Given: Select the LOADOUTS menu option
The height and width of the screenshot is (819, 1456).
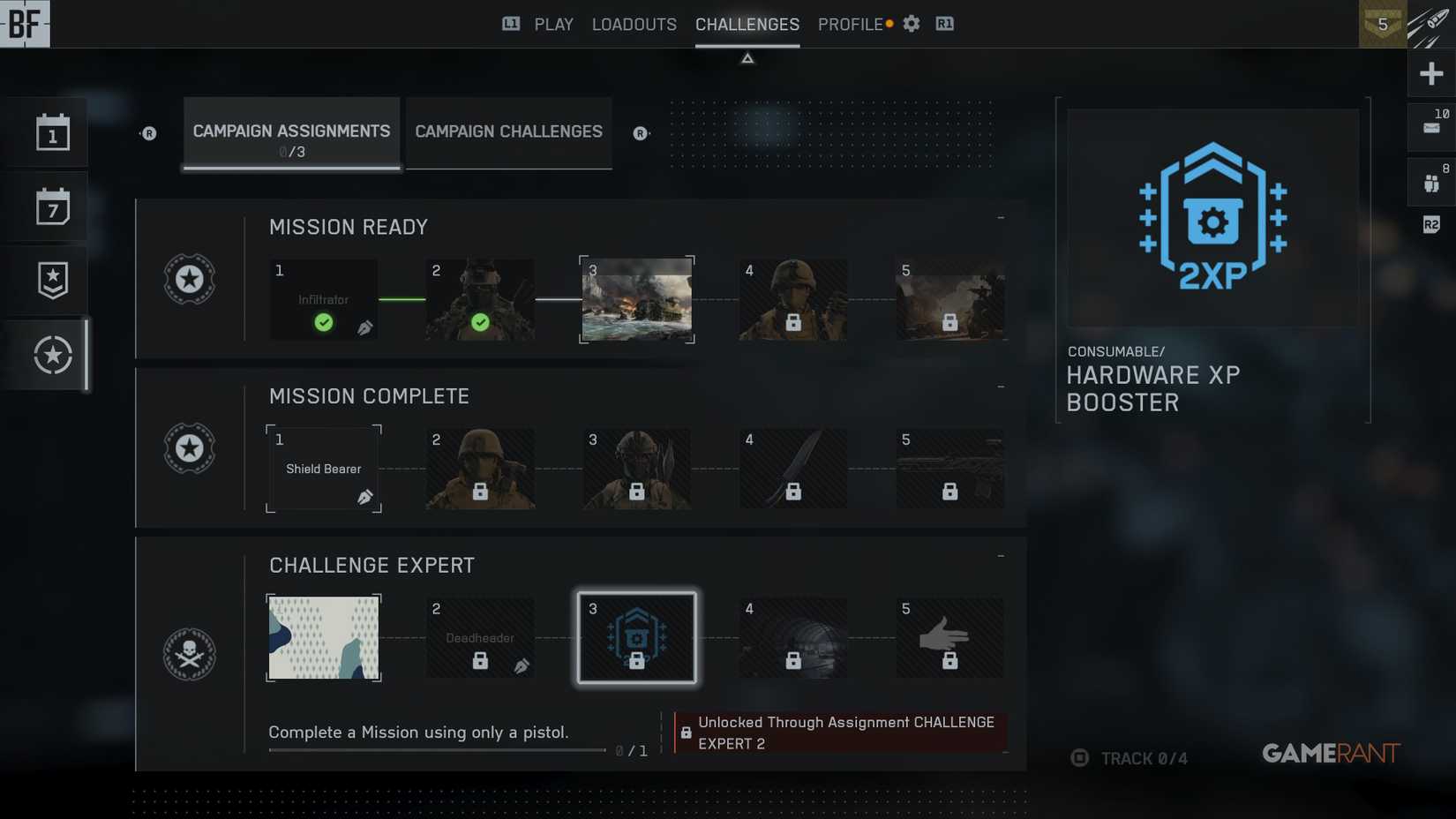Looking at the screenshot, I should (x=634, y=24).
